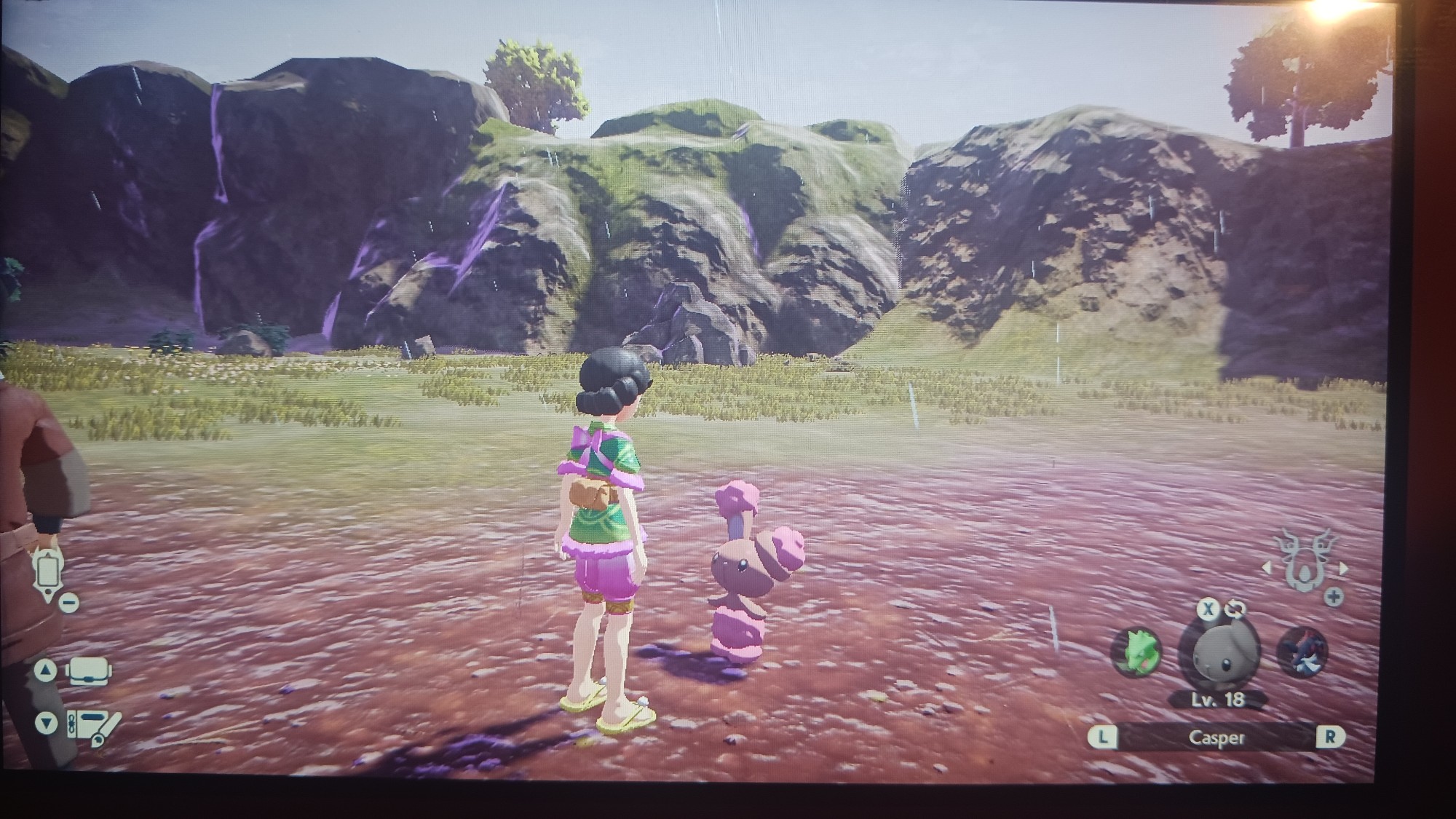Click the Casper name bar

pos(1216,737)
